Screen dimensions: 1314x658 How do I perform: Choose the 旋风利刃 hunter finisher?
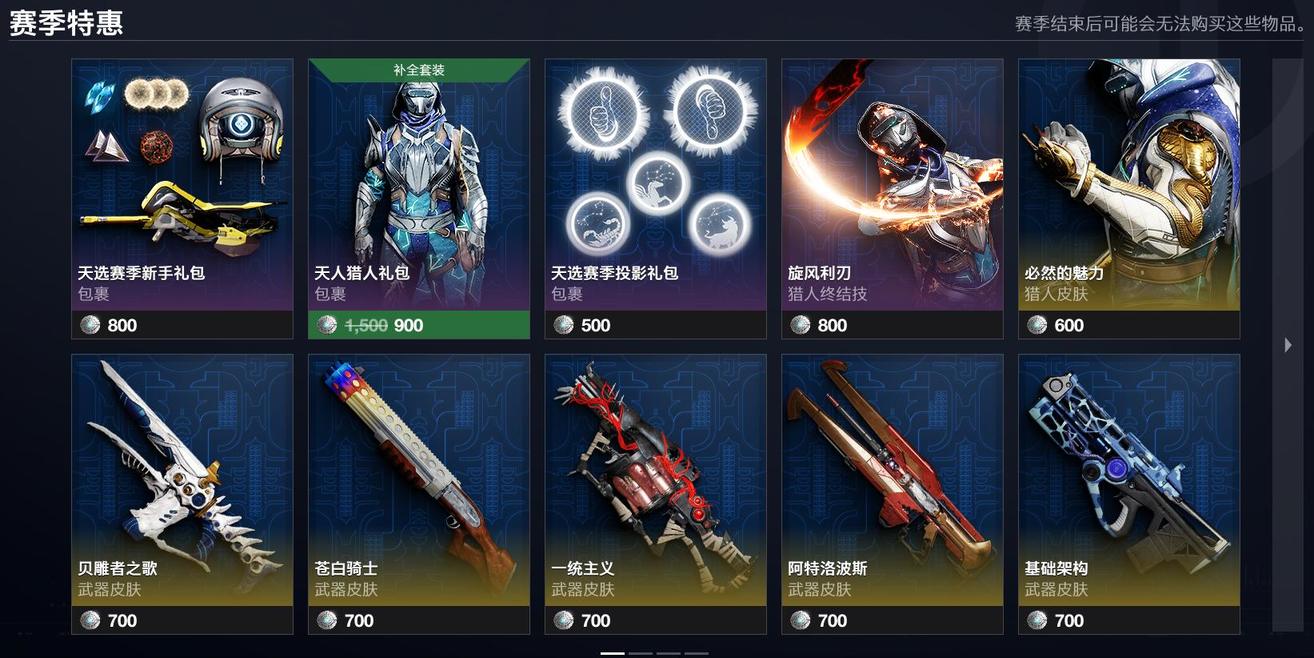tap(892, 198)
